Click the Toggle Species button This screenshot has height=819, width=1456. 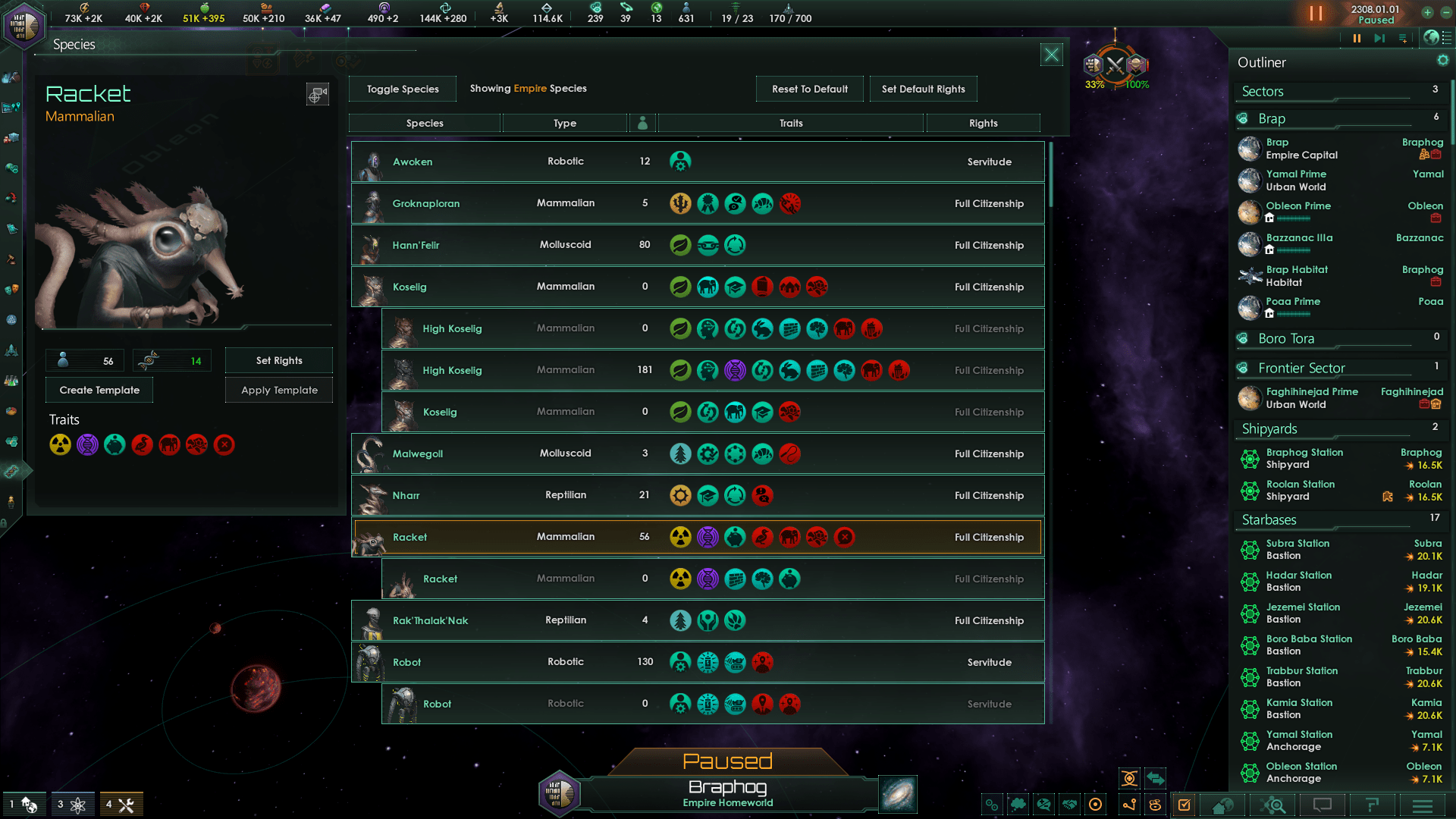coord(403,89)
